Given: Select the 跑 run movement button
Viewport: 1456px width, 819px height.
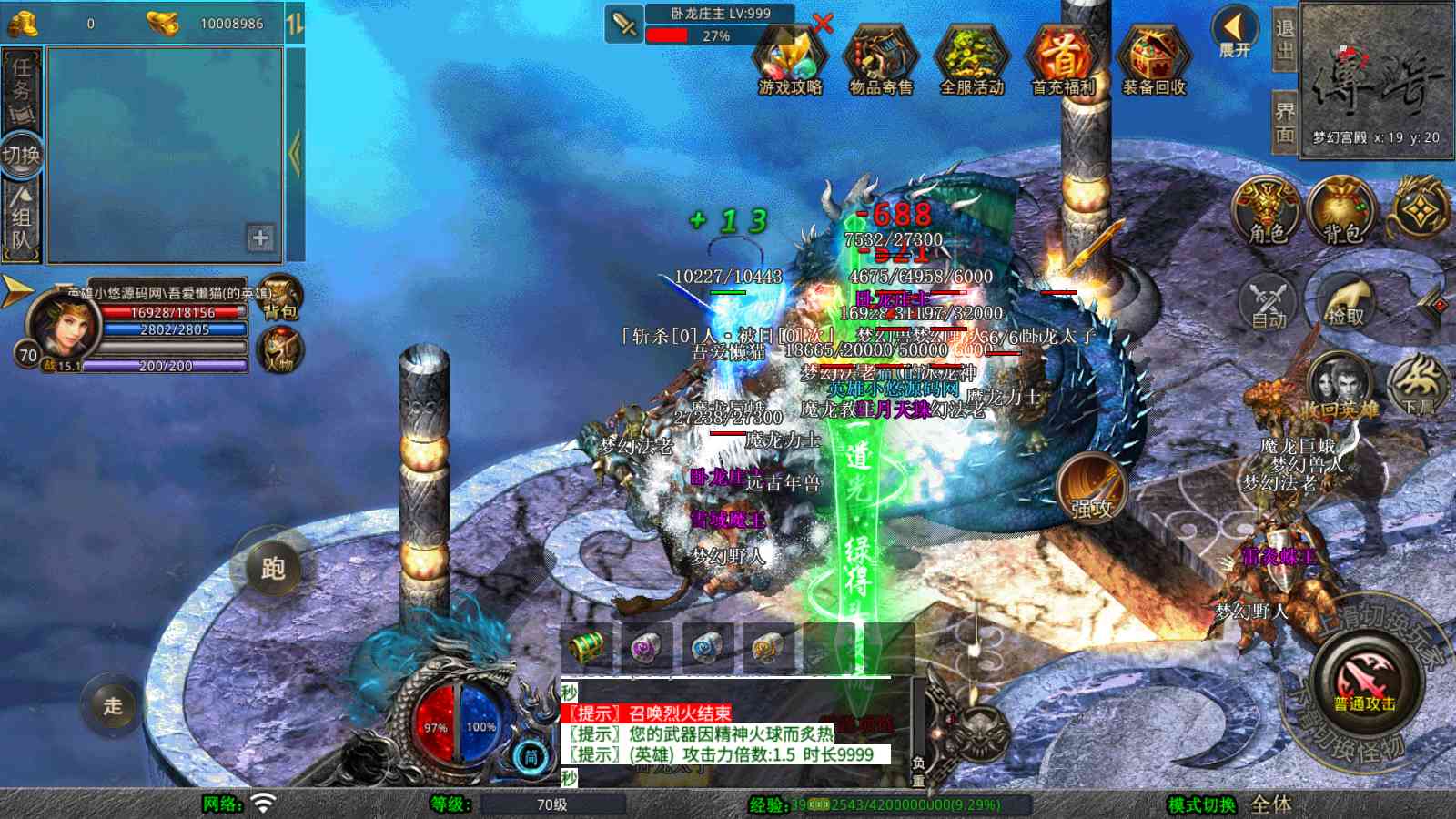Looking at the screenshot, I should [x=272, y=569].
